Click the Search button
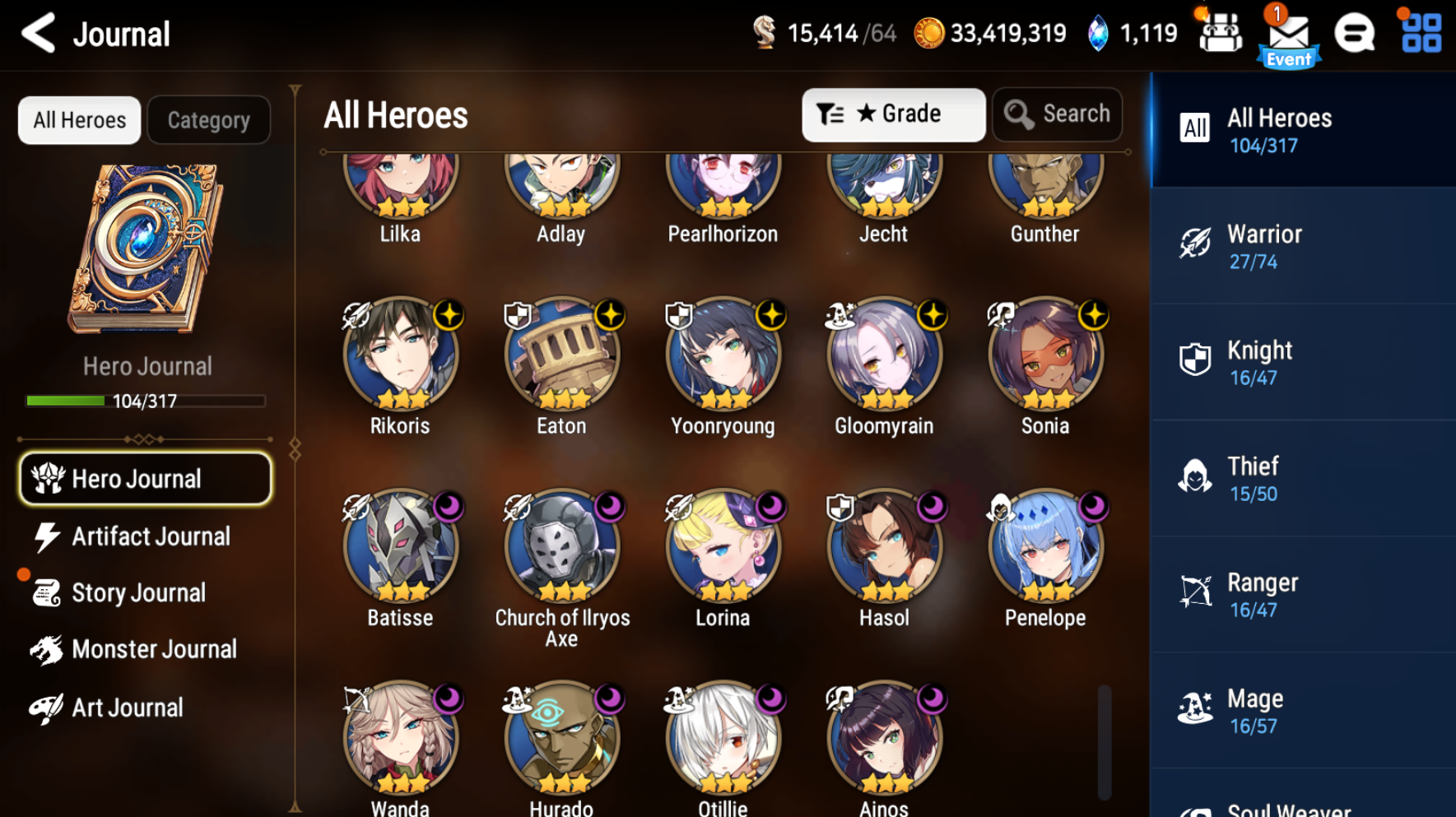Viewport: 1456px width, 817px height. (x=1057, y=114)
